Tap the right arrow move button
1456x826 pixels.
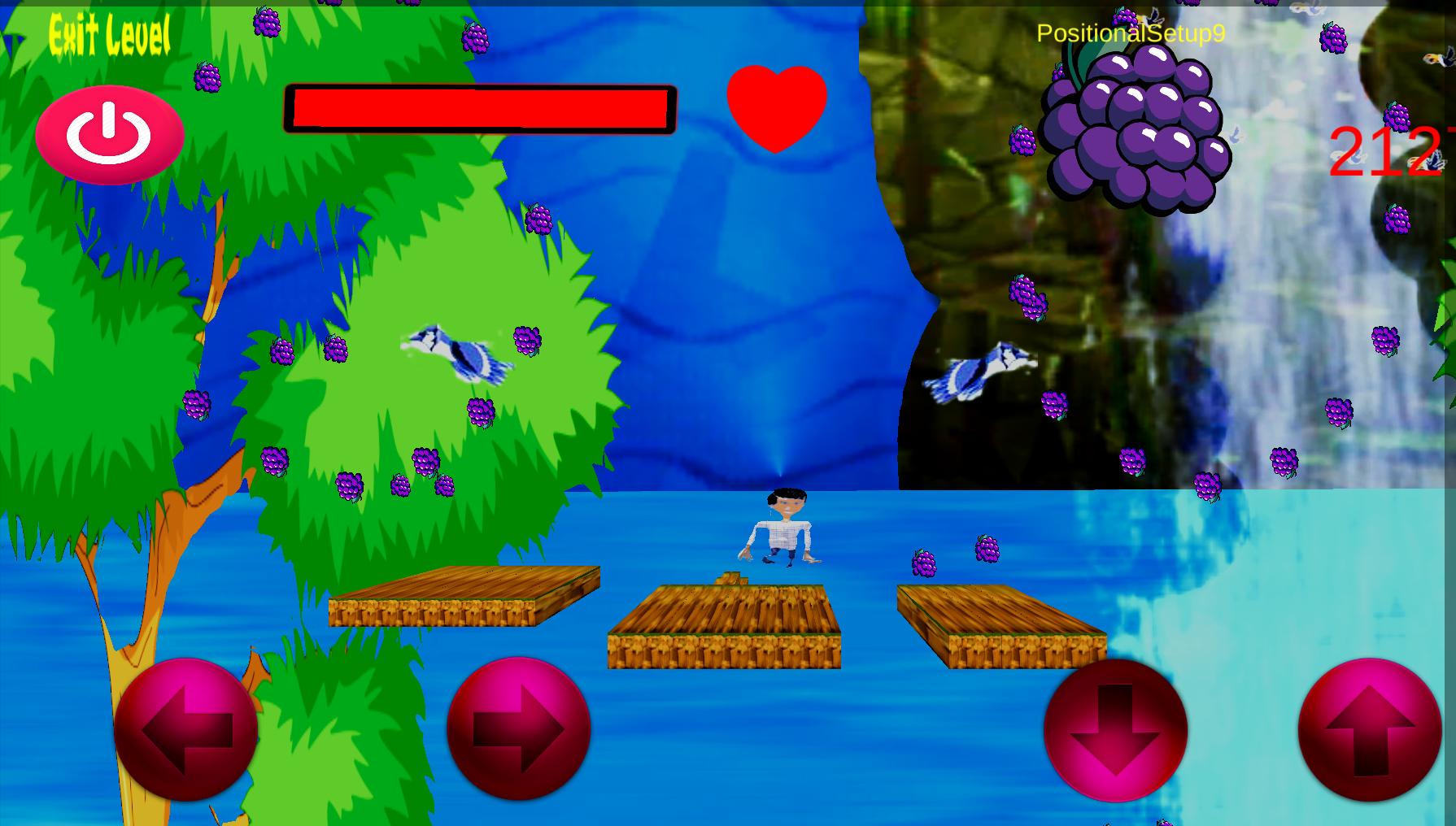pos(518,728)
